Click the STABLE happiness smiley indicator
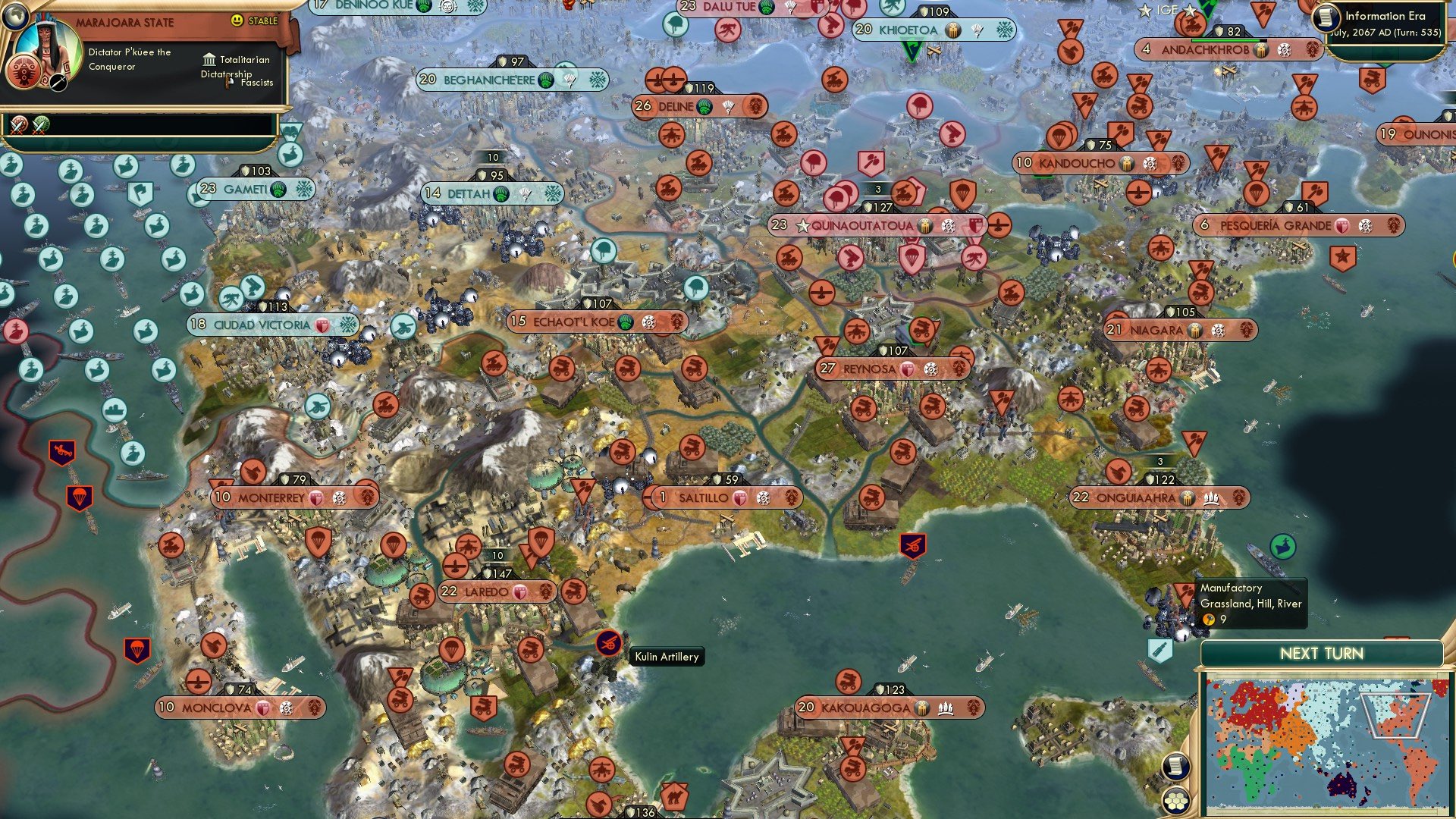This screenshot has height=819, width=1456. pos(237,22)
